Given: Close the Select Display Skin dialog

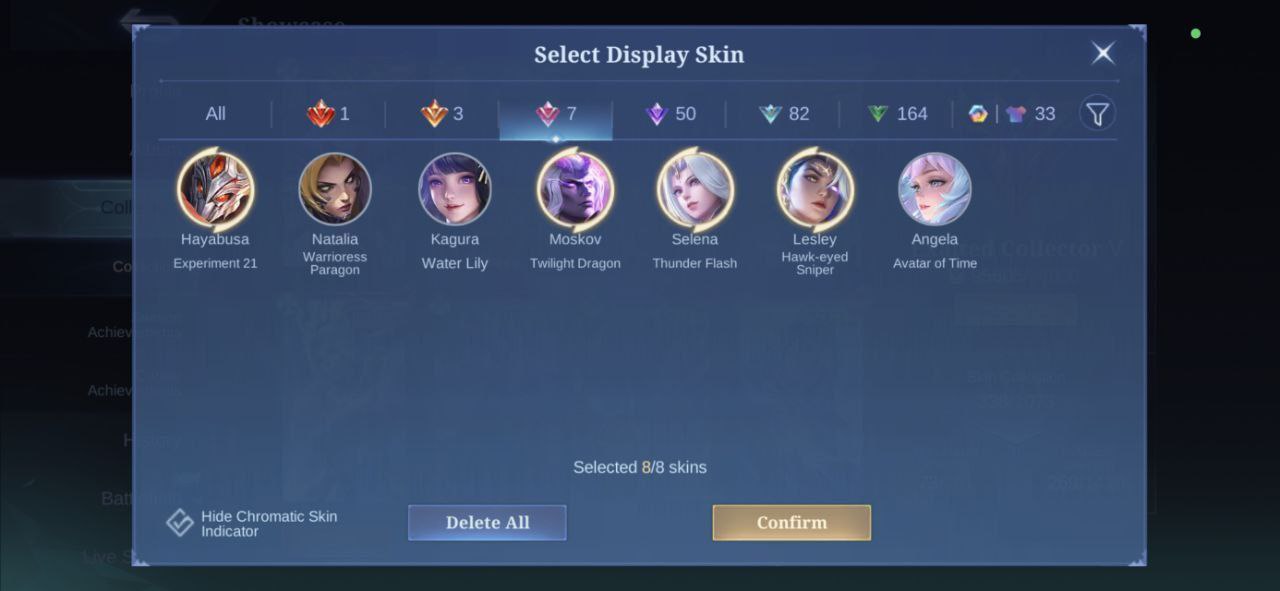Looking at the screenshot, I should (x=1103, y=53).
